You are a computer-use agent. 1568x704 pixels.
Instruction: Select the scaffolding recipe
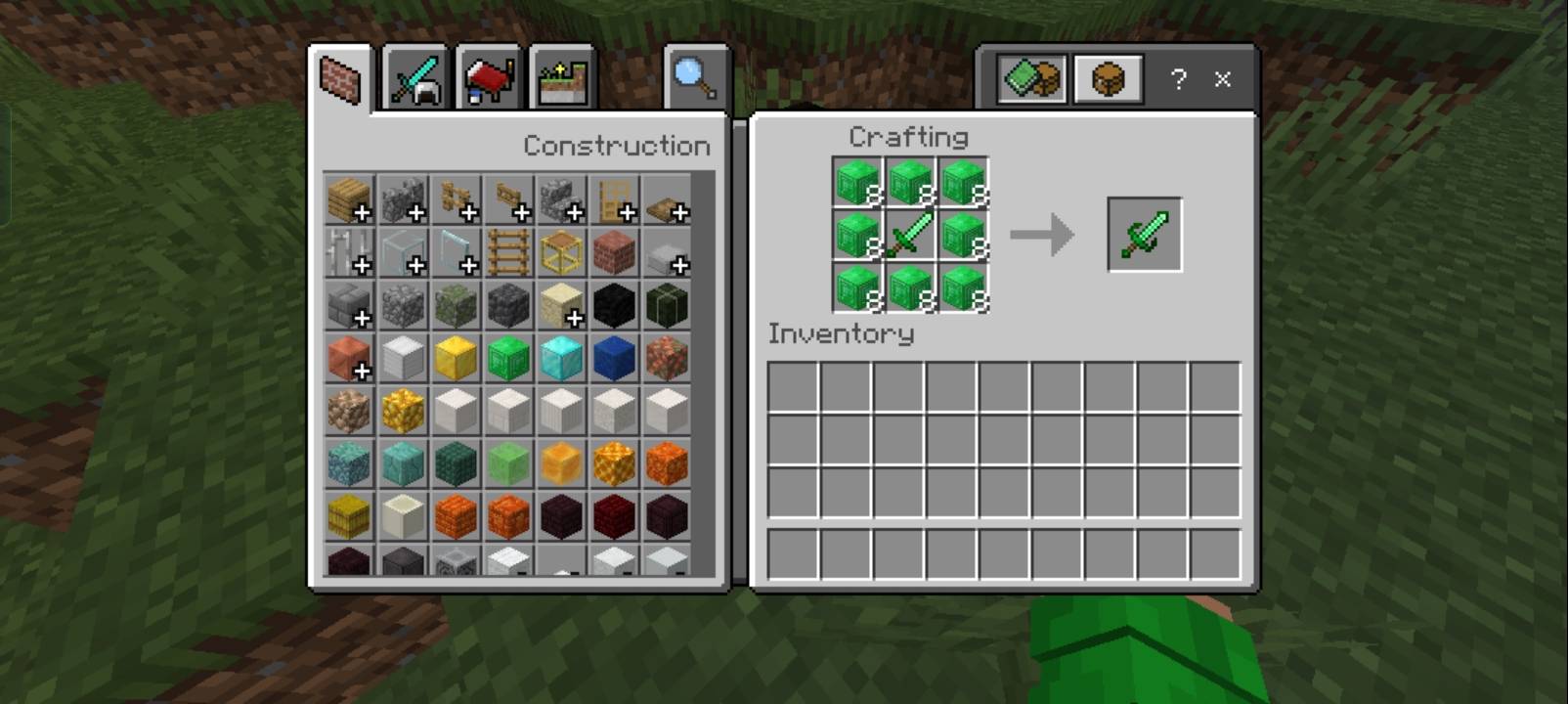click(561, 252)
